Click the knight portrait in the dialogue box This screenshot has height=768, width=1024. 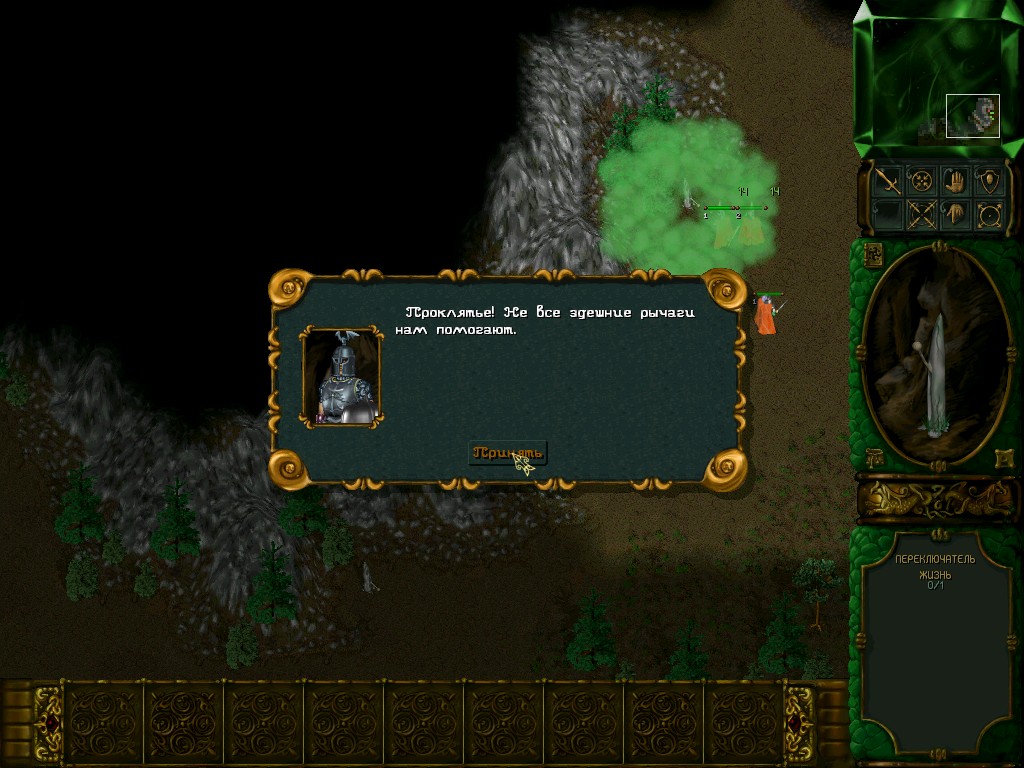click(342, 377)
